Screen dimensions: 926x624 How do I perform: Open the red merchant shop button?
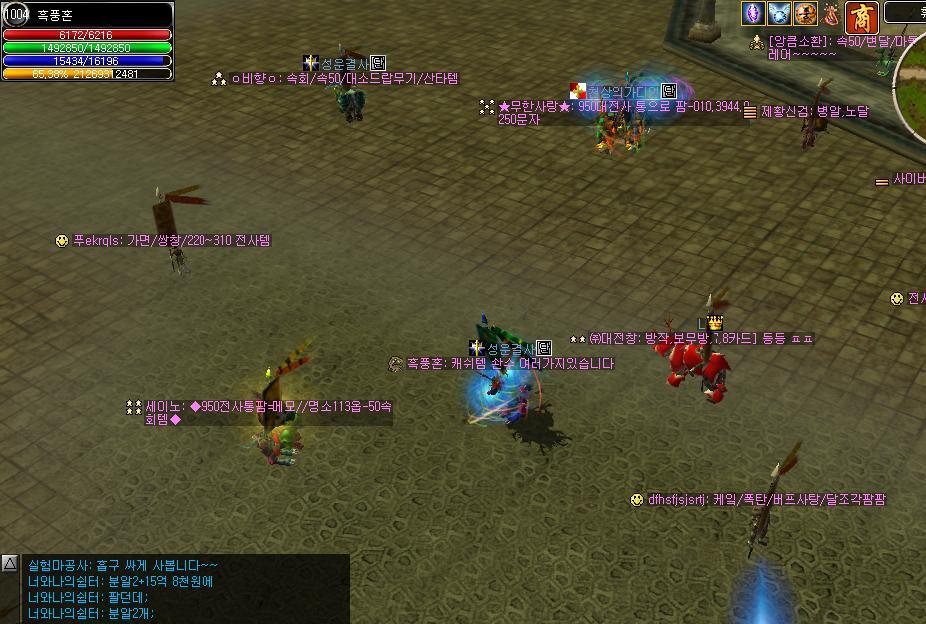click(x=861, y=17)
